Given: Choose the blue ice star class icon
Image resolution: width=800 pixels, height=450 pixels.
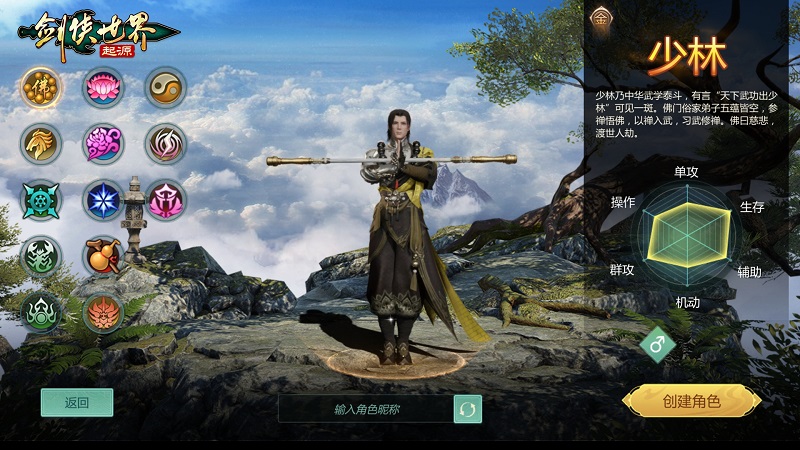Looking at the screenshot, I should [103, 200].
